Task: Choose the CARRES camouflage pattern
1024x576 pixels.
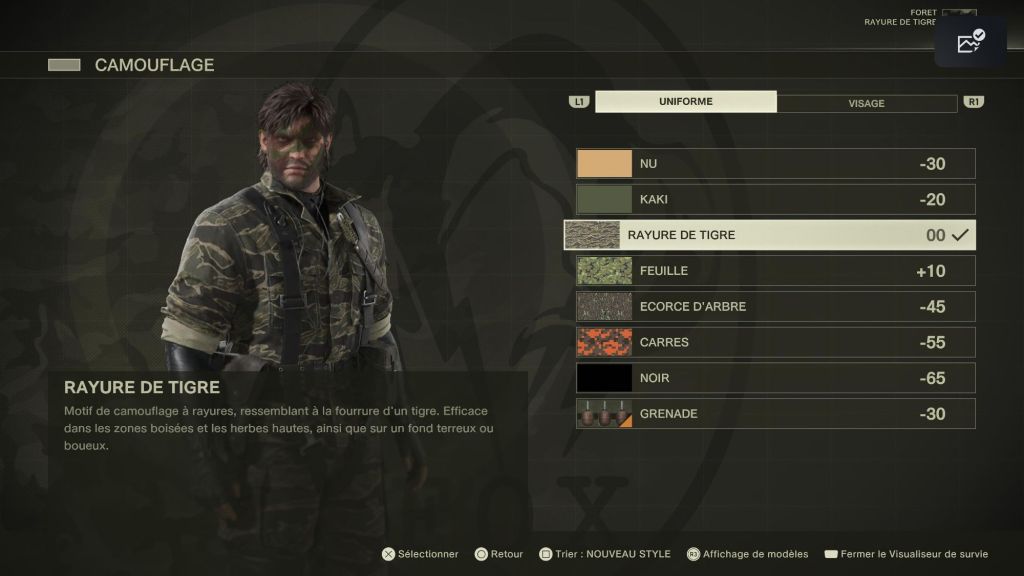Action: 775,342
